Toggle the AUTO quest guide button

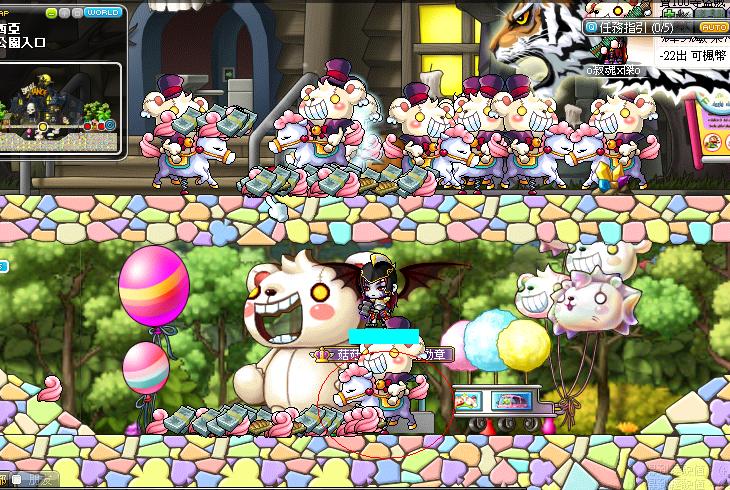713,27
